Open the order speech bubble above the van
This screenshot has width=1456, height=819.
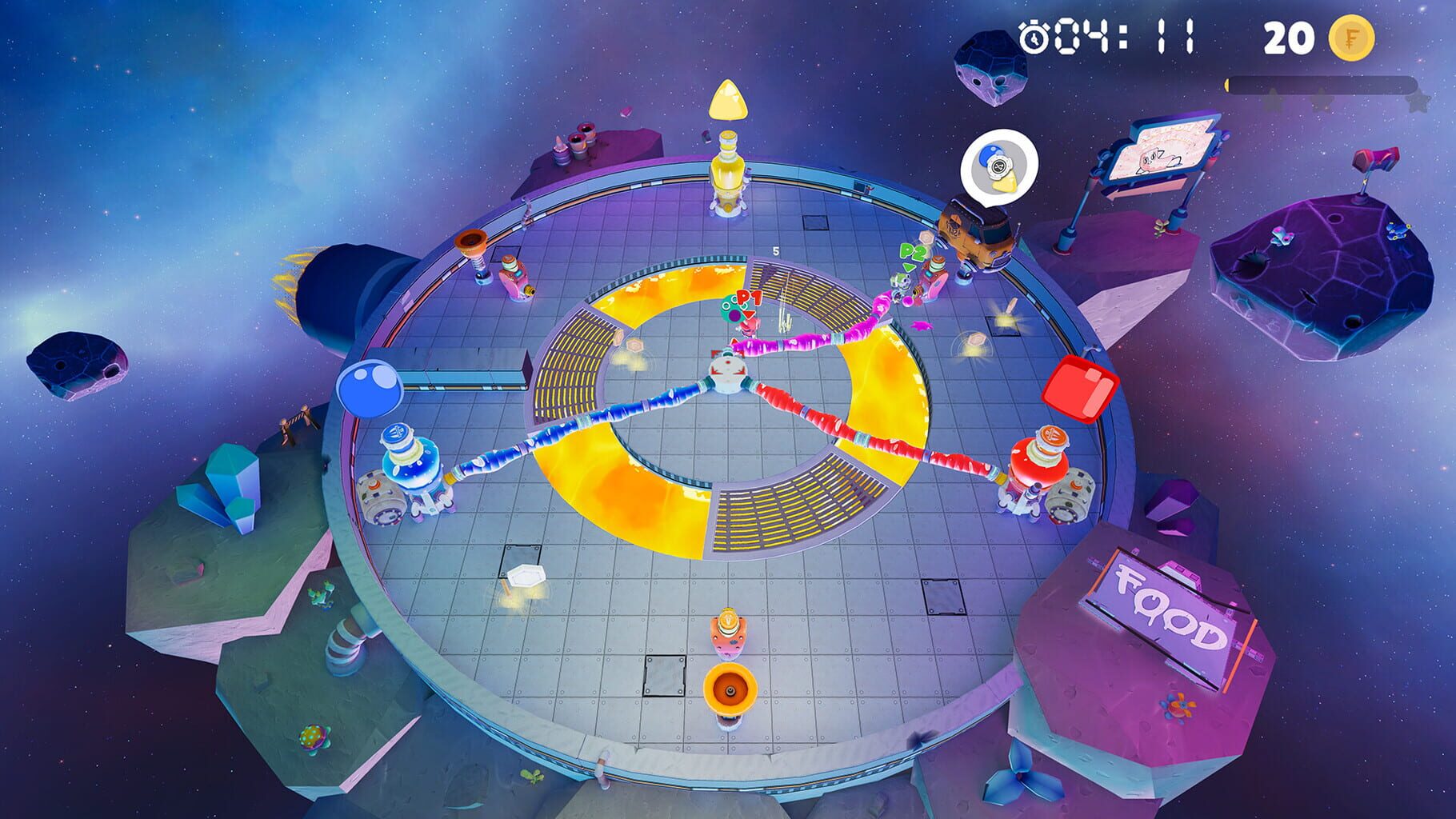[x=1001, y=166]
